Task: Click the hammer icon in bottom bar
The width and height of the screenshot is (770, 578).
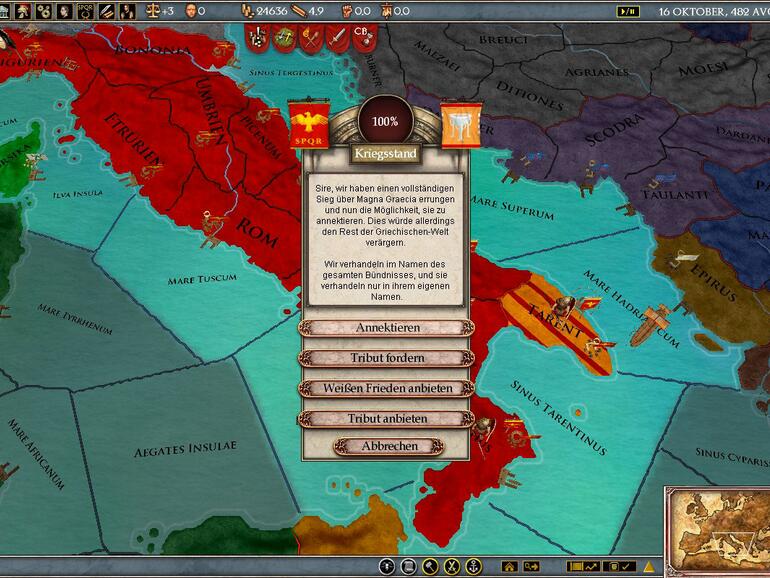Action: [x=429, y=567]
